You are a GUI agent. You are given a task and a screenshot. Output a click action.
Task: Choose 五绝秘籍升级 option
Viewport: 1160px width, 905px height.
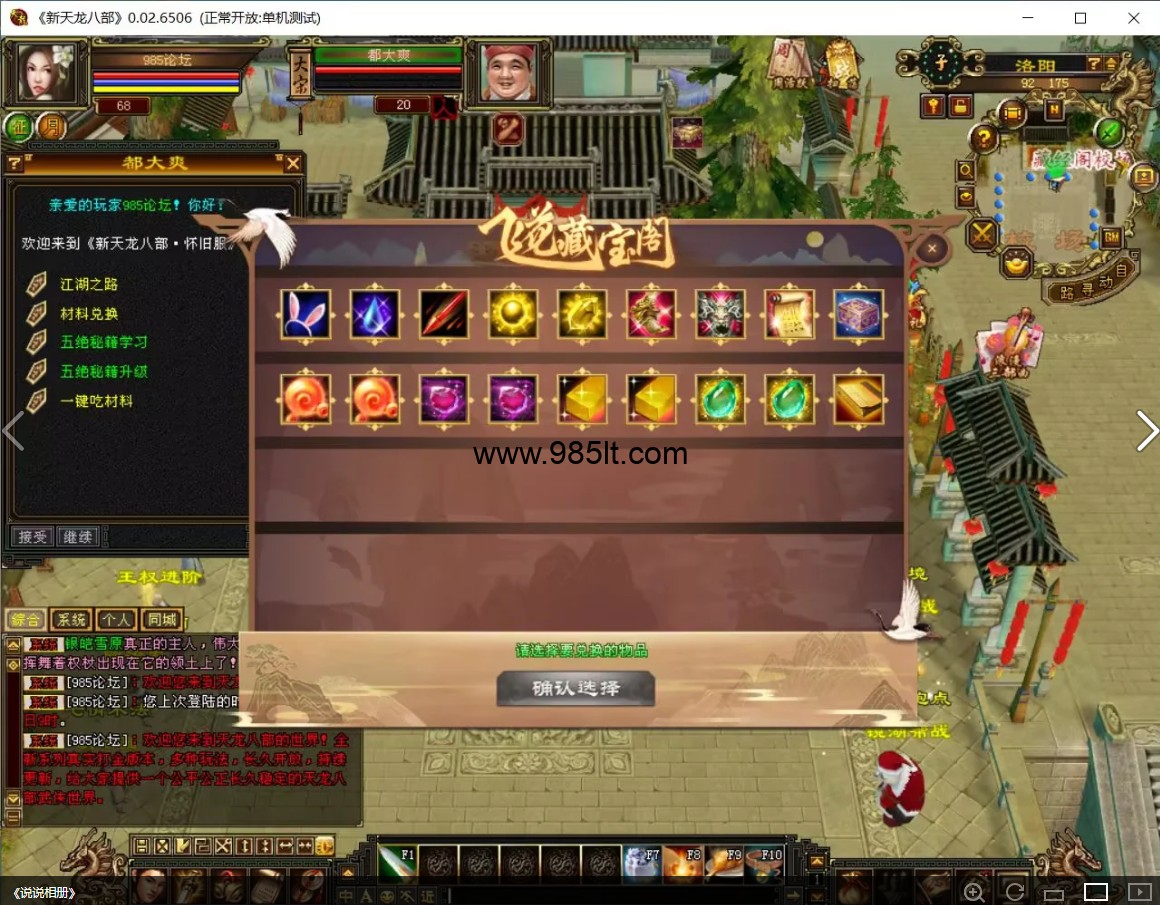[x=104, y=371]
